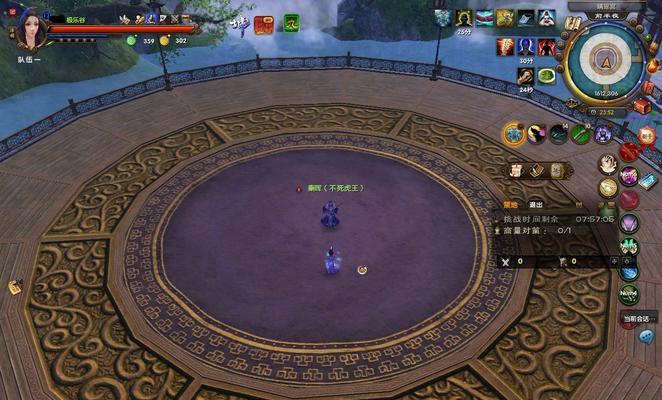The width and height of the screenshot is (662, 400).
Task: Click the meditating figure buff icon
Action: pos(546,17)
